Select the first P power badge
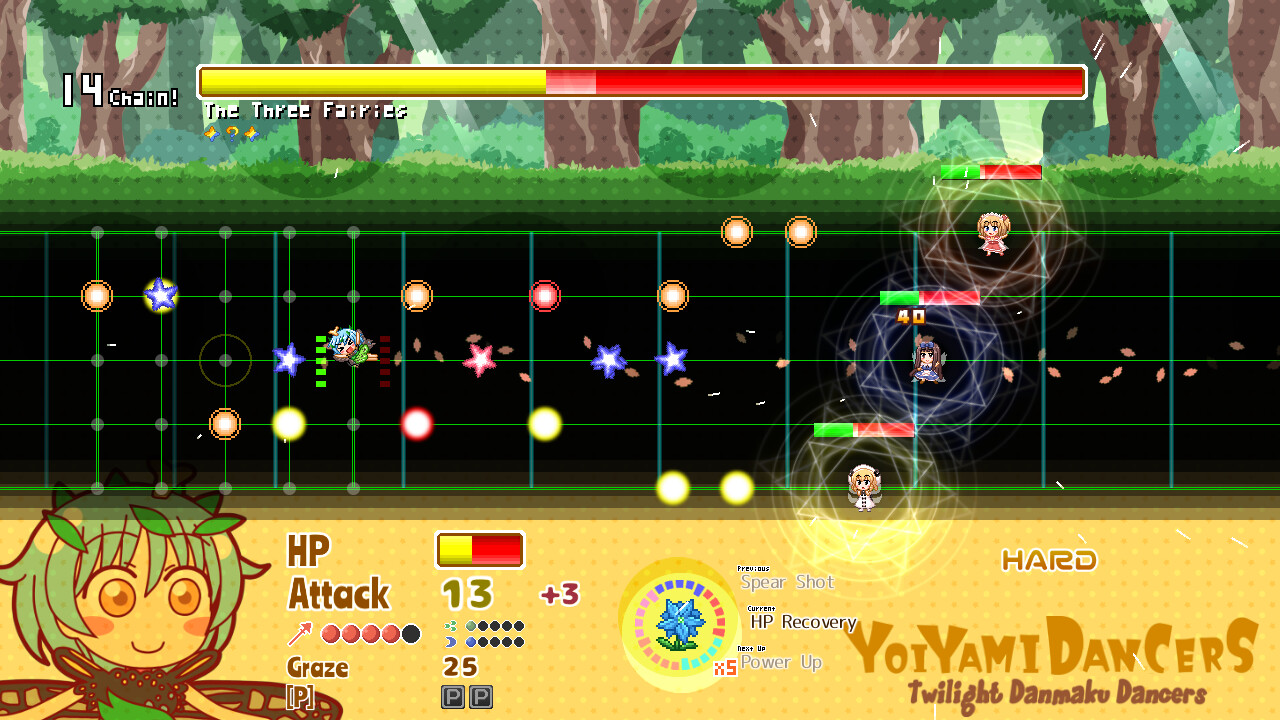The image size is (1280, 720). pyautogui.click(x=452, y=697)
